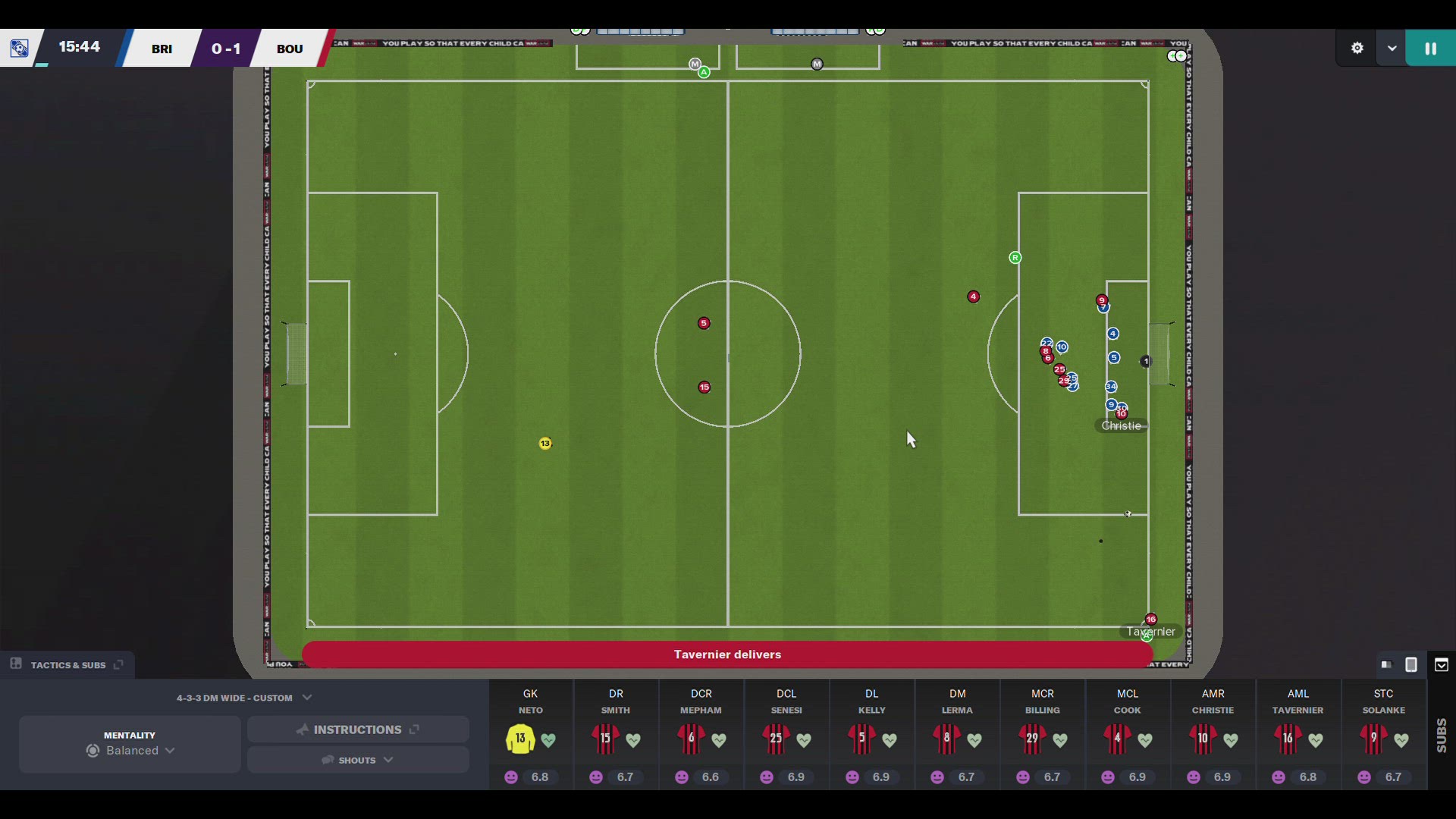
Task: Click the Tactics & Subs panel icon
Action: (x=15, y=664)
